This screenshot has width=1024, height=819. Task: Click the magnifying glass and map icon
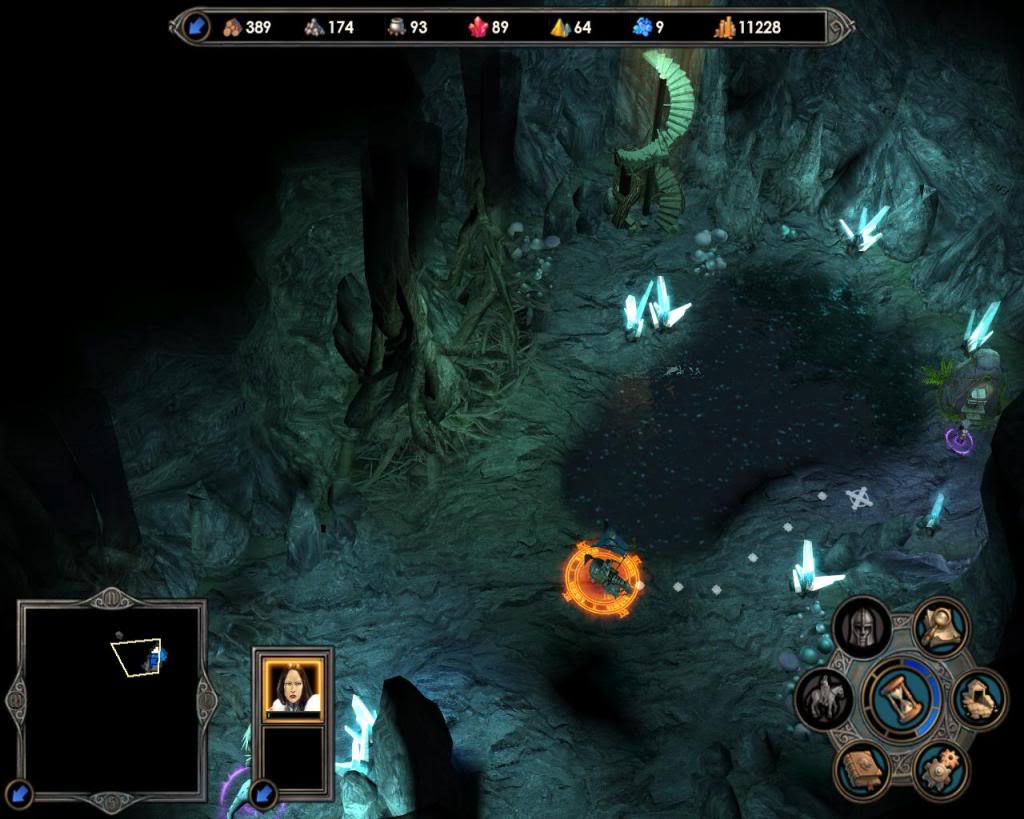click(x=941, y=626)
